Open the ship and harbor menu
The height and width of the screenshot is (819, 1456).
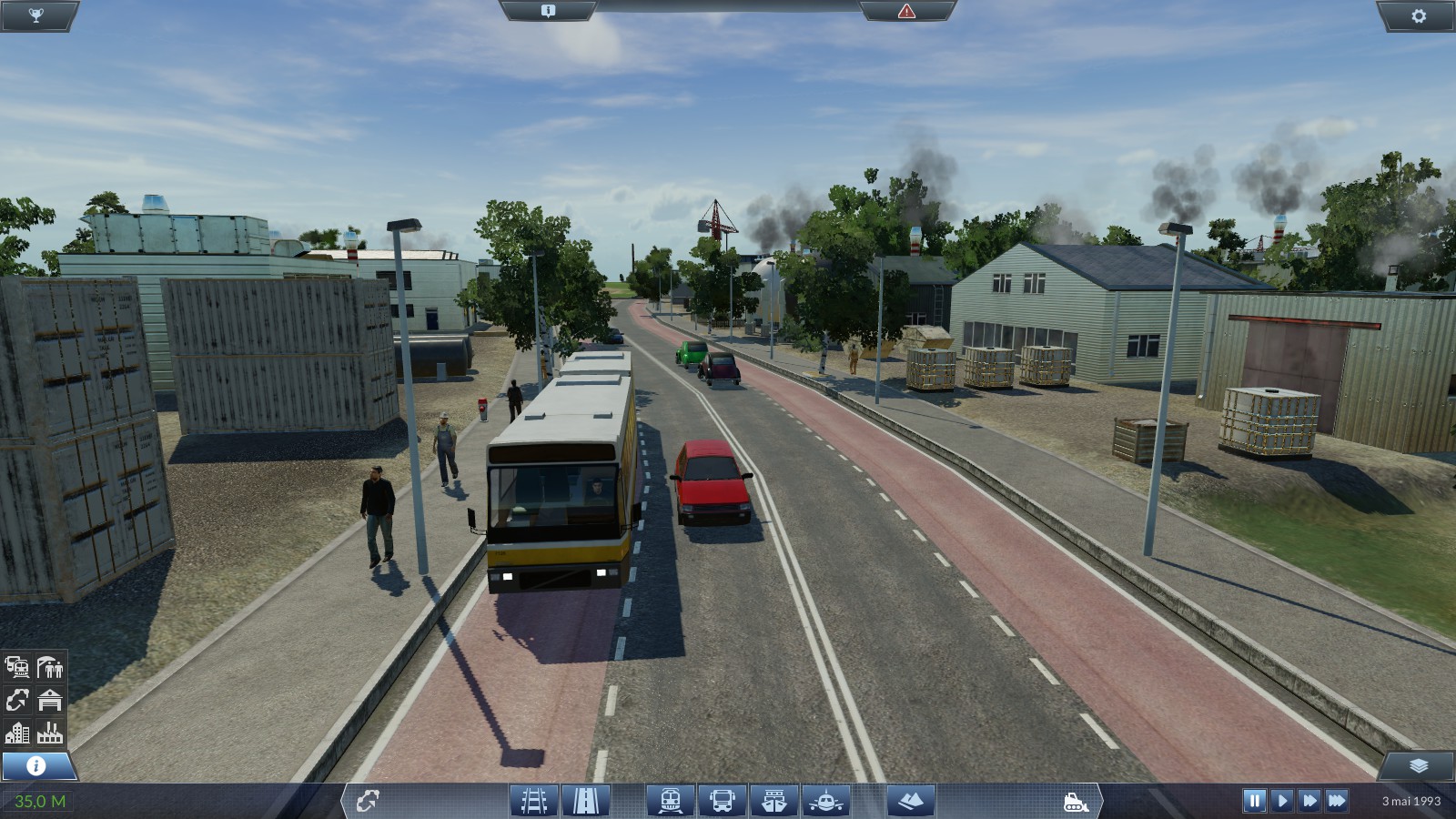point(774,801)
